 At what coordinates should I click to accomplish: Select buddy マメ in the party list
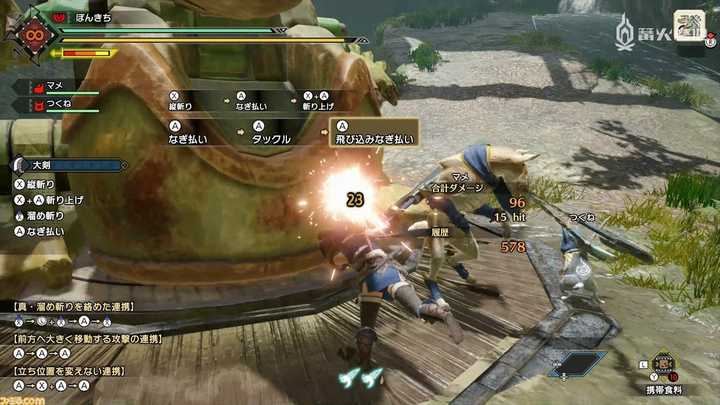click(56, 87)
